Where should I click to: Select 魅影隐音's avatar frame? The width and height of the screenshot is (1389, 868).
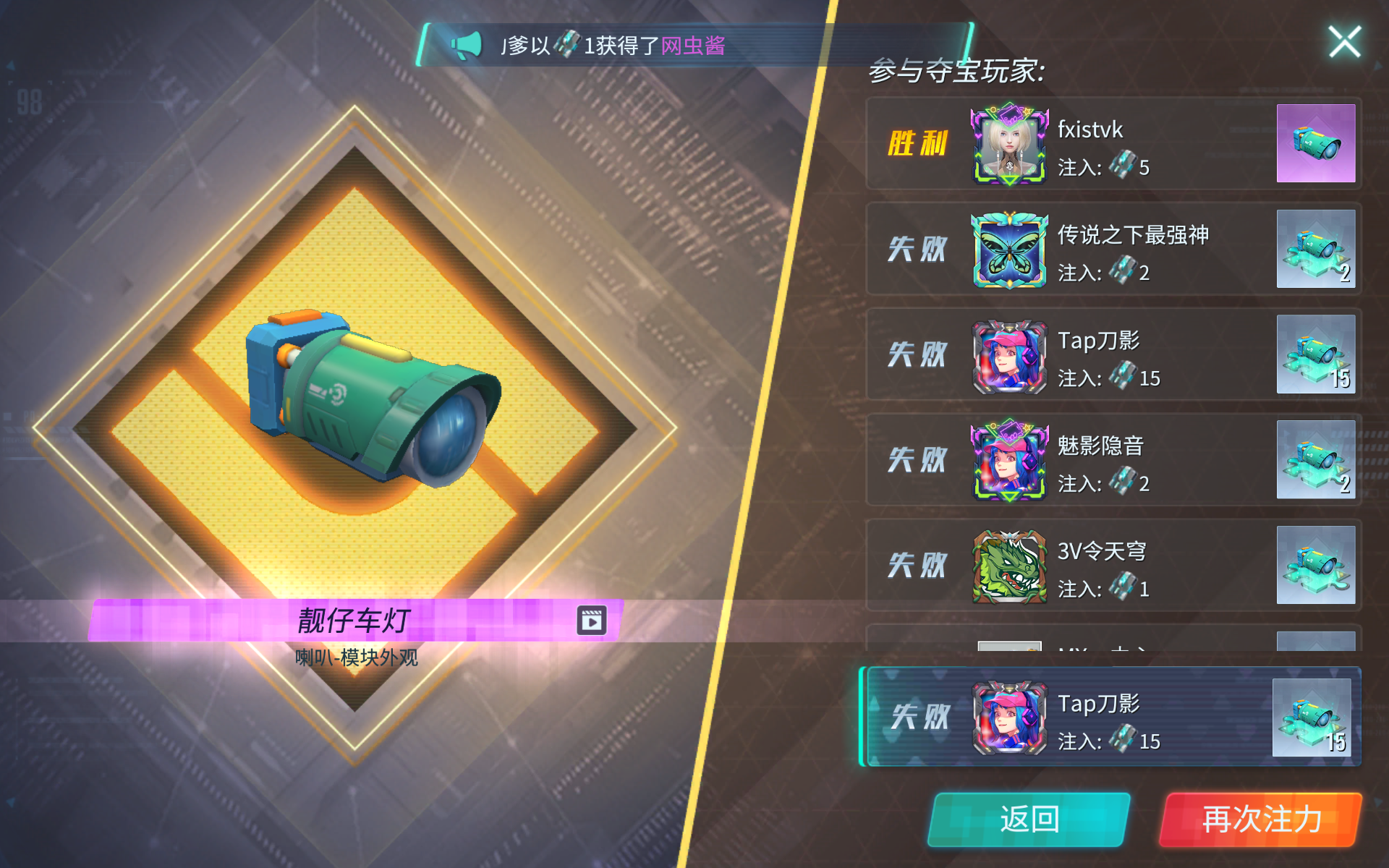pyautogui.click(x=1008, y=461)
